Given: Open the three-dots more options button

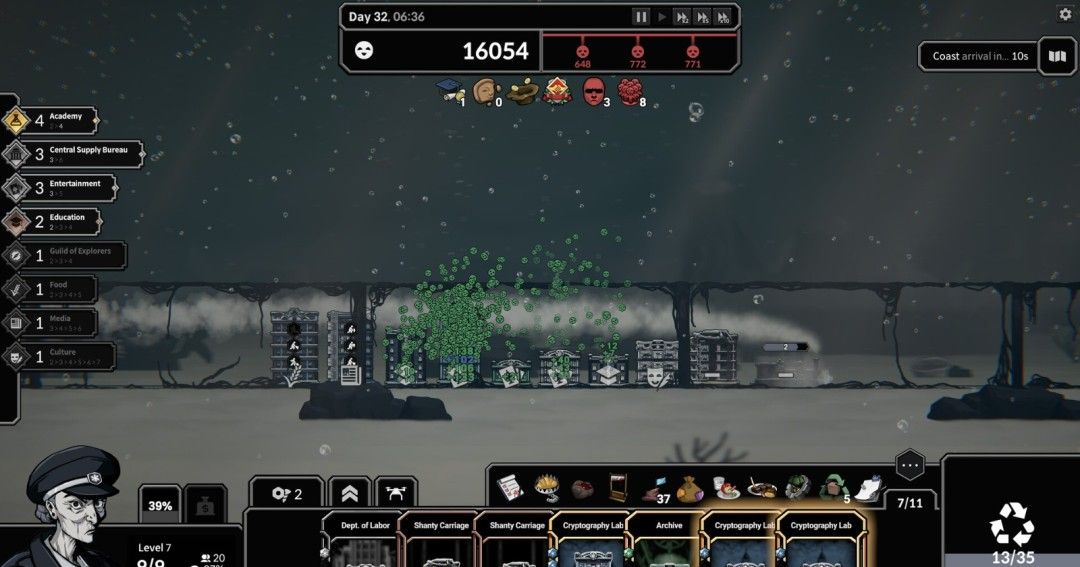Looking at the screenshot, I should [x=909, y=465].
